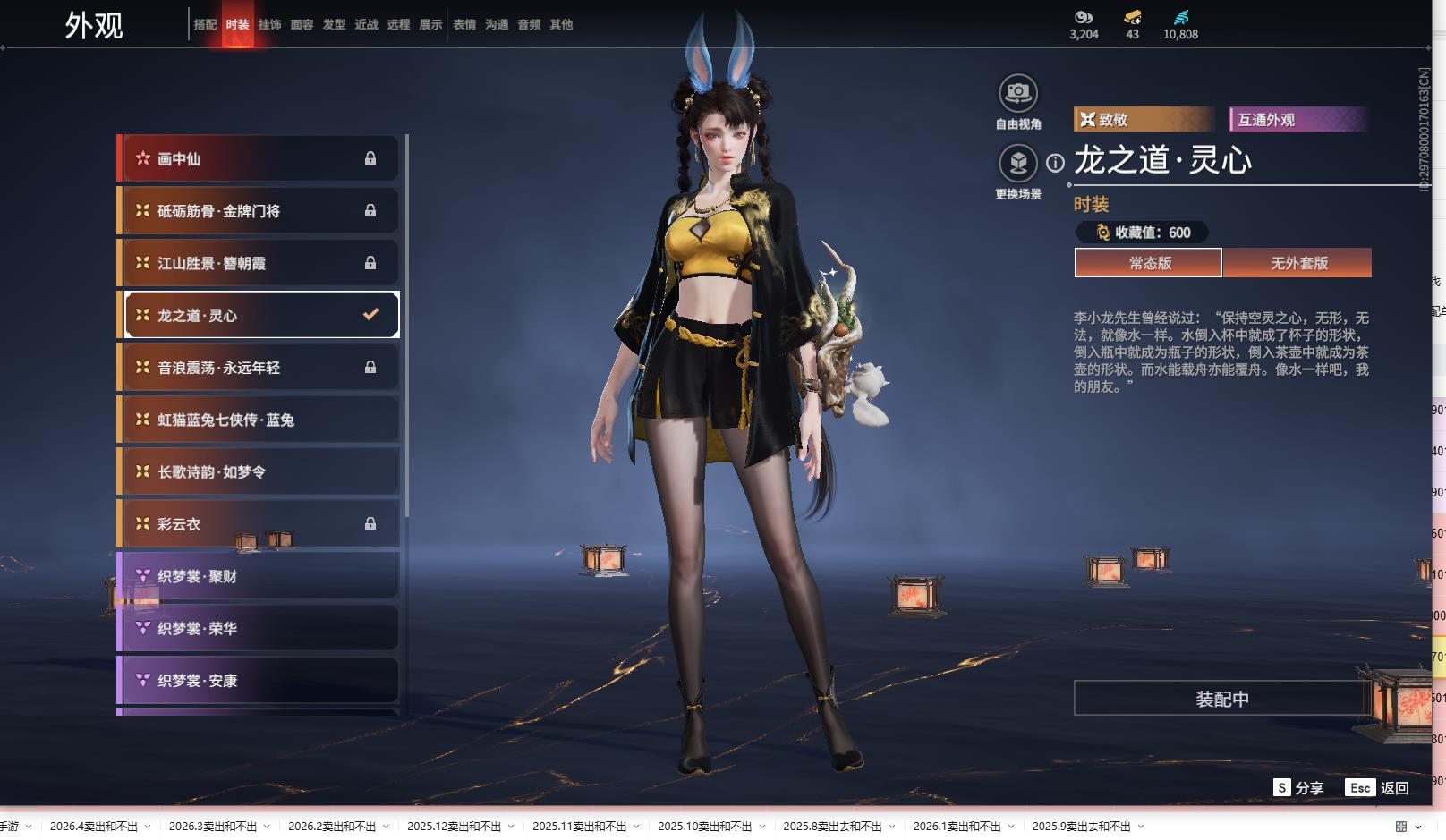This screenshot has width=1446, height=840.
Task: Open the 更换场景 scene changer
Action: click(1017, 164)
